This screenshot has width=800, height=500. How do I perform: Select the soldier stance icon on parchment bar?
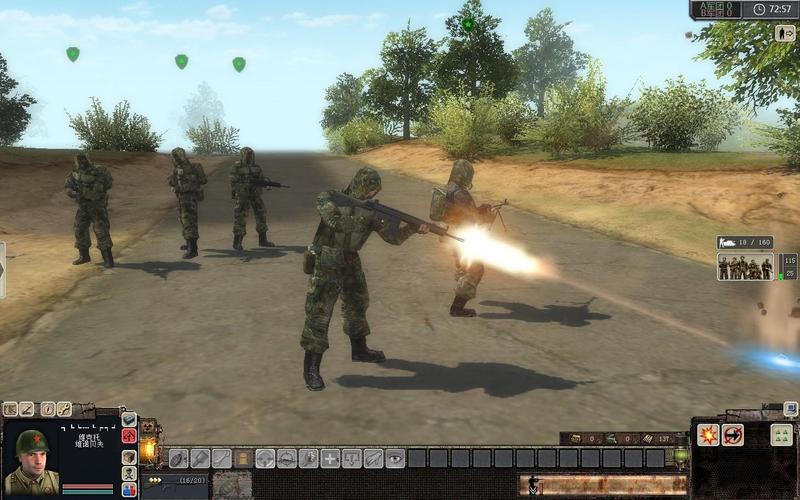533,485
